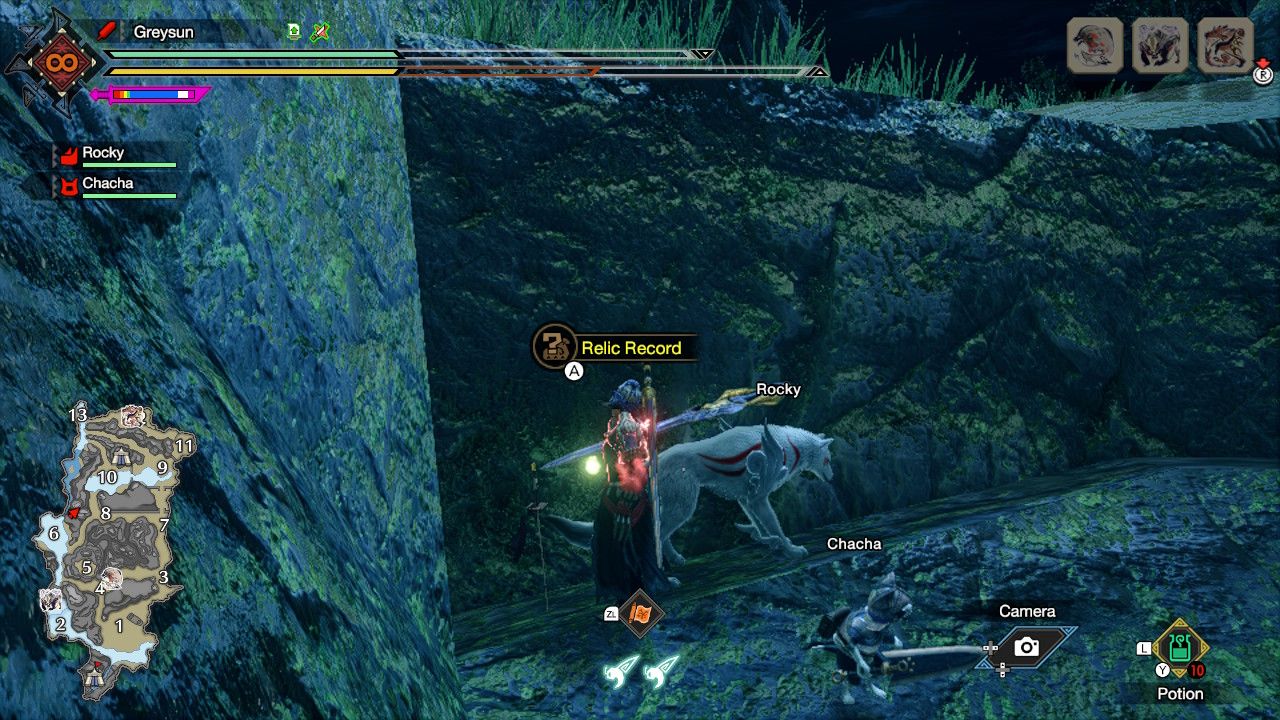Click zone 8 on the minimap
Image resolution: width=1280 pixels, height=720 pixels.
[104, 512]
